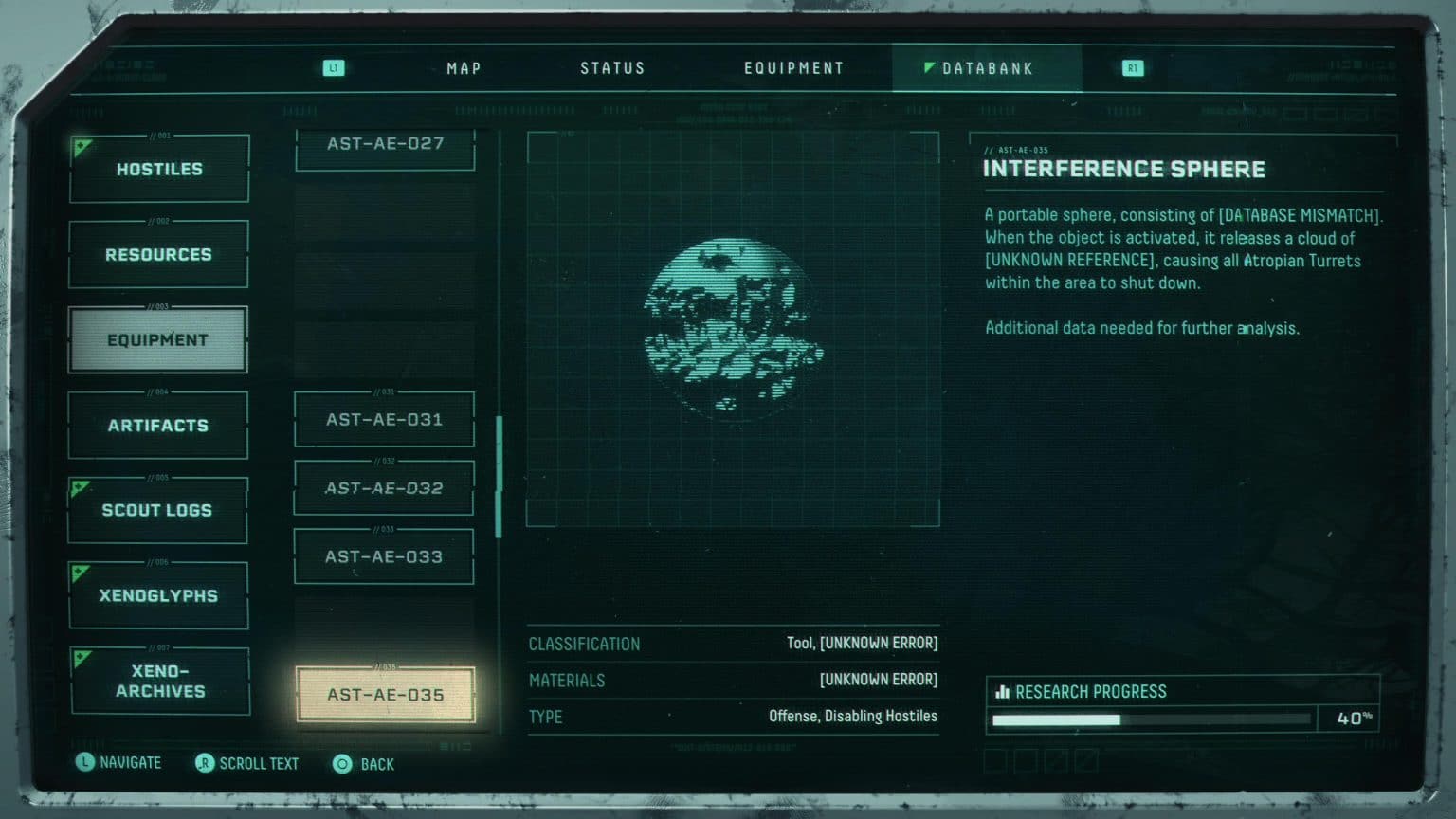Screen dimensions: 1456x819
Task: Click the bar chart icon beside Research Progress
Action: pyautogui.click(x=1003, y=691)
